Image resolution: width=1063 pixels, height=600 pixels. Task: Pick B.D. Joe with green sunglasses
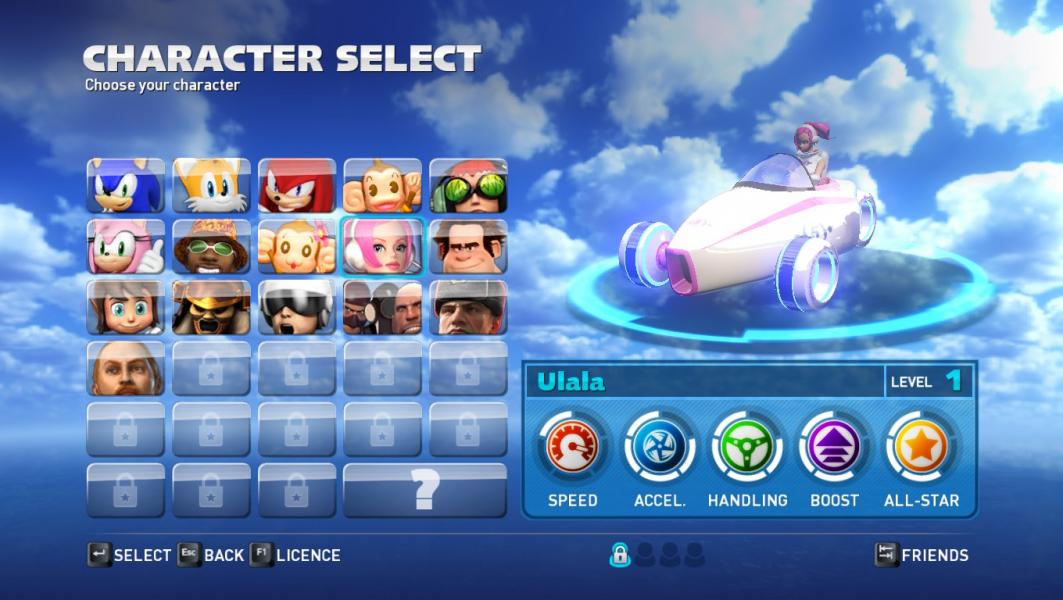[211, 247]
